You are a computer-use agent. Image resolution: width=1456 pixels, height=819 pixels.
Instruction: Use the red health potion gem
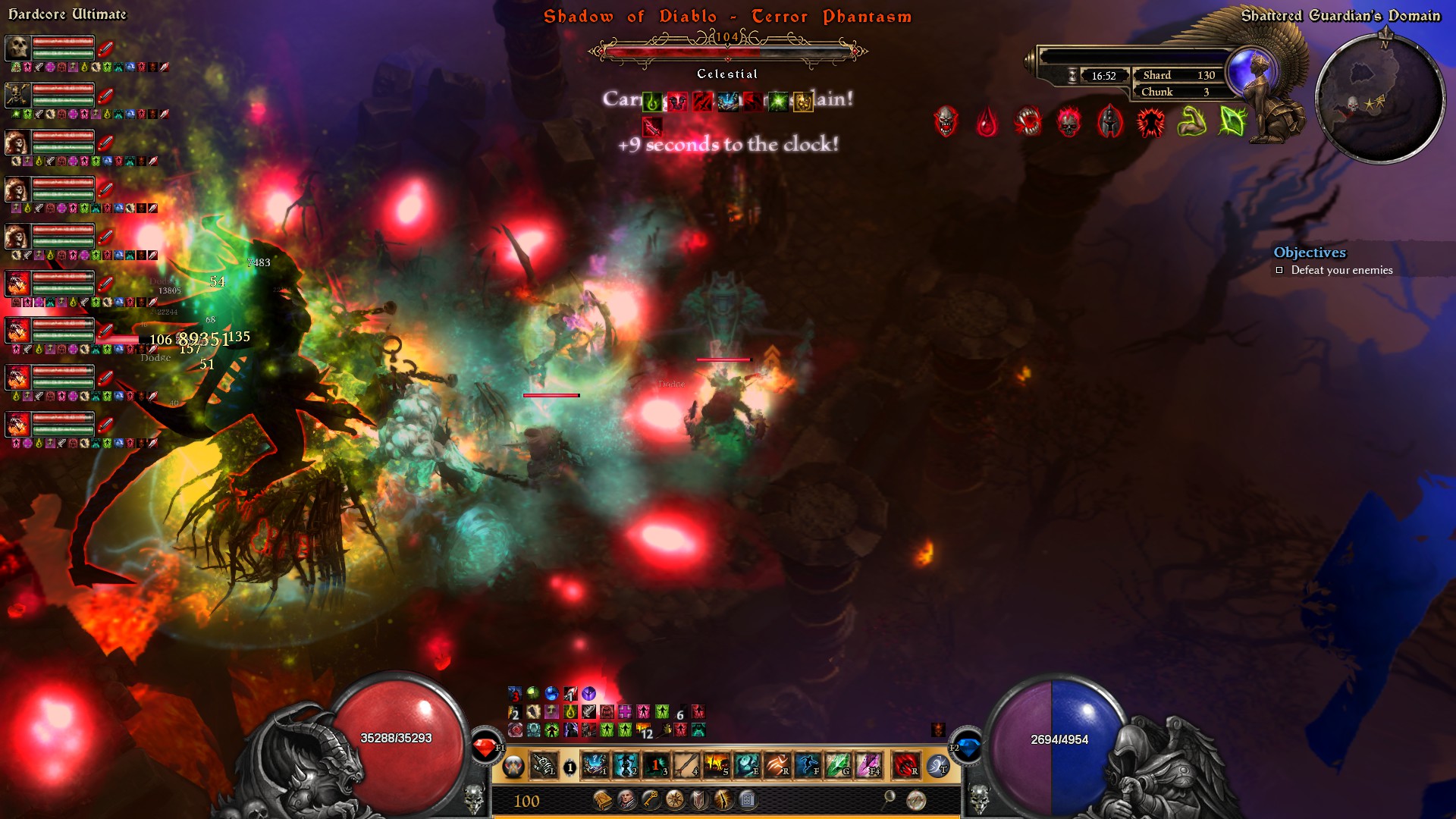click(x=485, y=748)
